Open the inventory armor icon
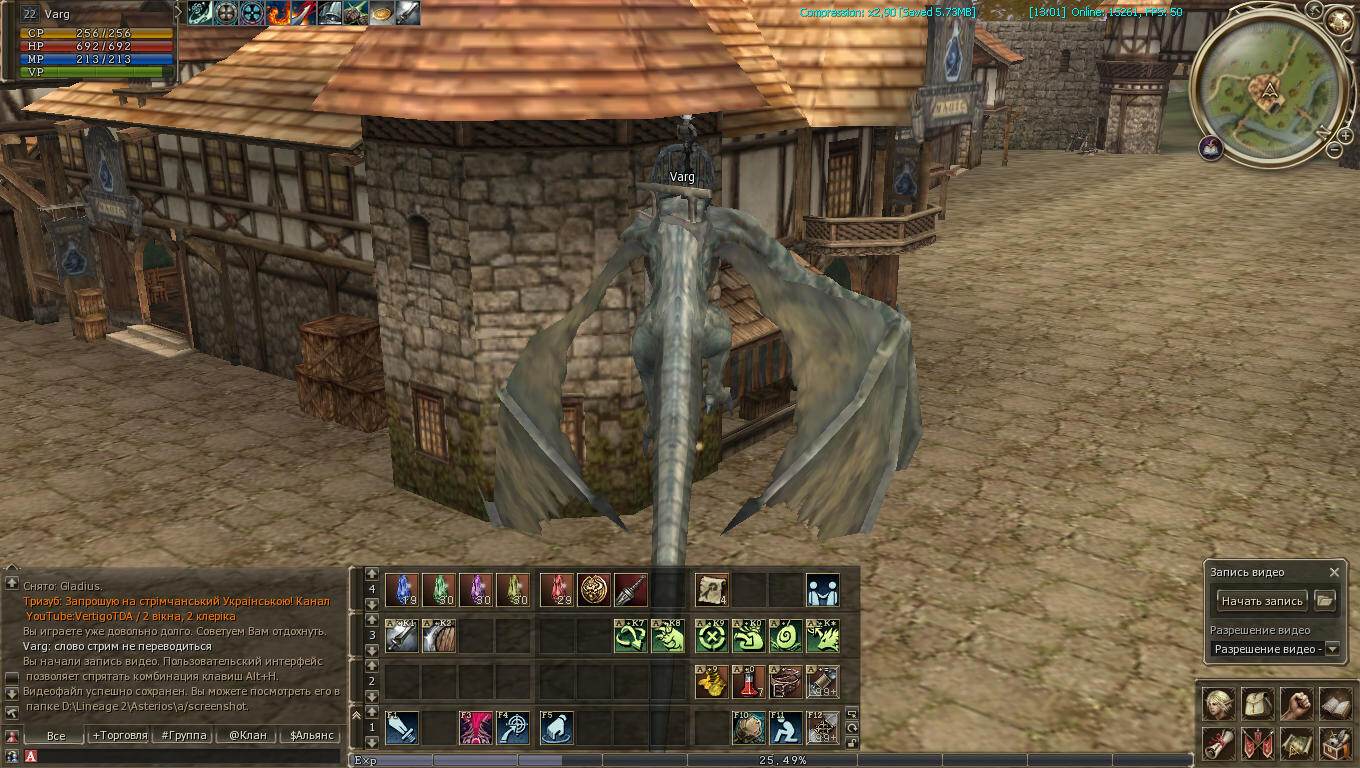This screenshot has width=1360, height=768. click(x=1257, y=704)
